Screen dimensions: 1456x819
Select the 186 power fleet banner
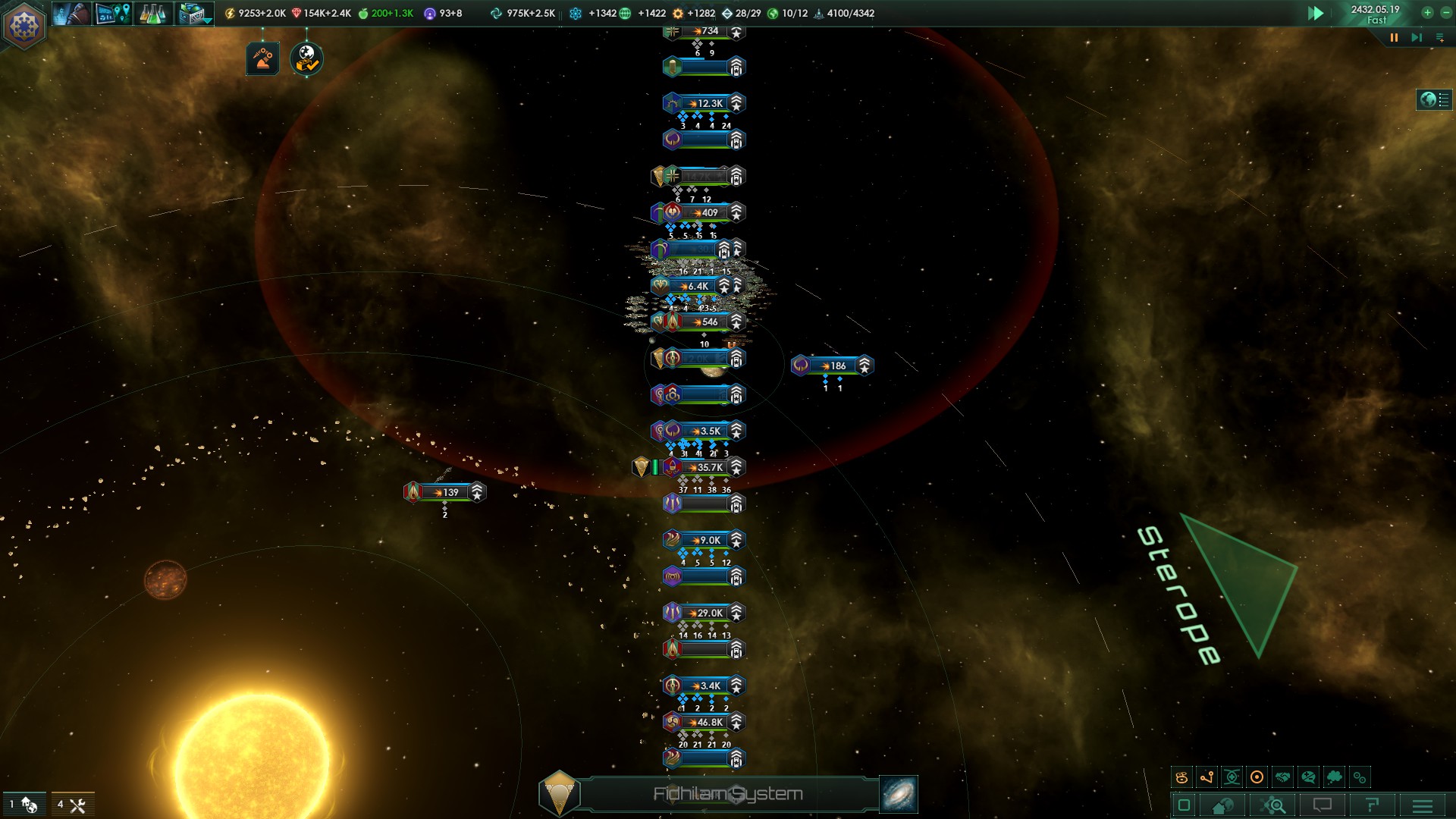(833, 366)
